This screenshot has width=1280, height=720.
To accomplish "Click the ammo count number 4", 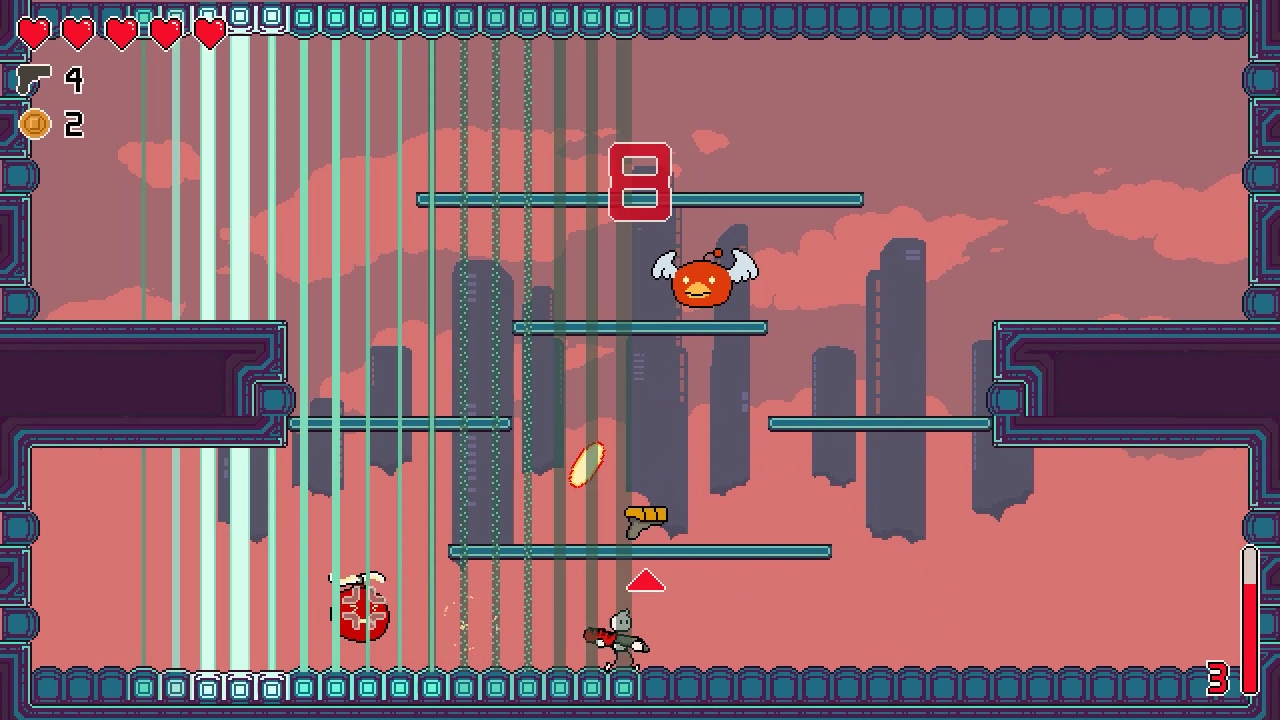I will [76, 81].
